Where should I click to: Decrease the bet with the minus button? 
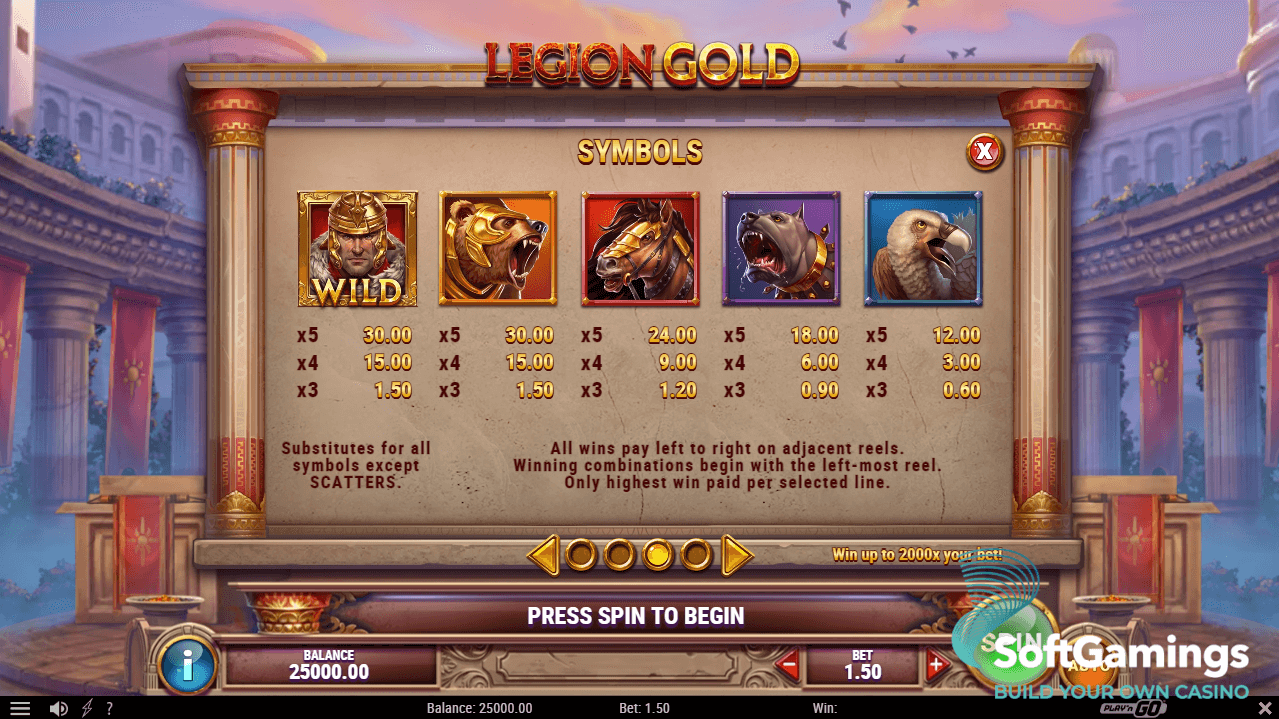click(789, 663)
